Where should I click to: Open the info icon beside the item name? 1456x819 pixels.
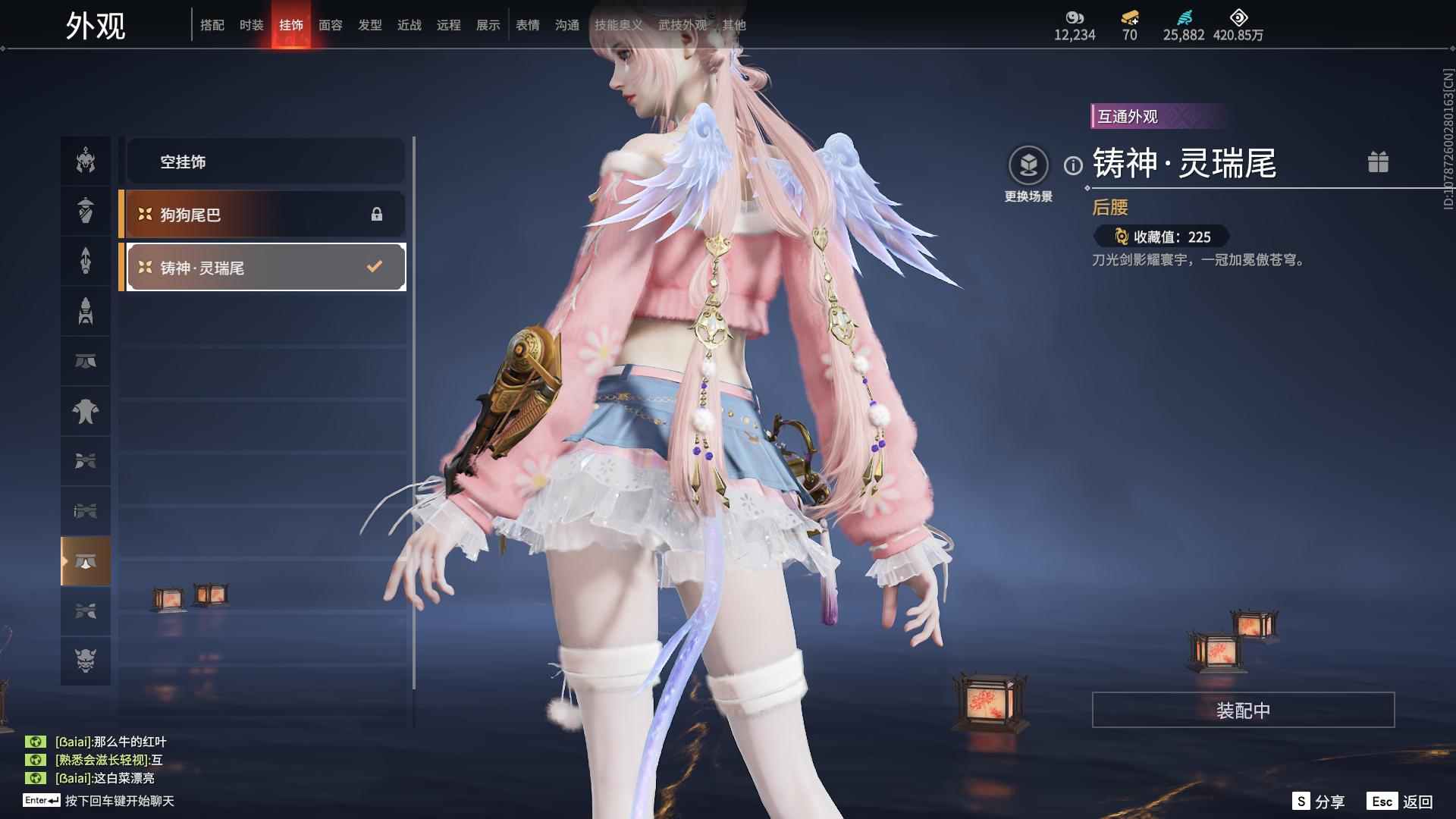pyautogui.click(x=1073, y=165)
